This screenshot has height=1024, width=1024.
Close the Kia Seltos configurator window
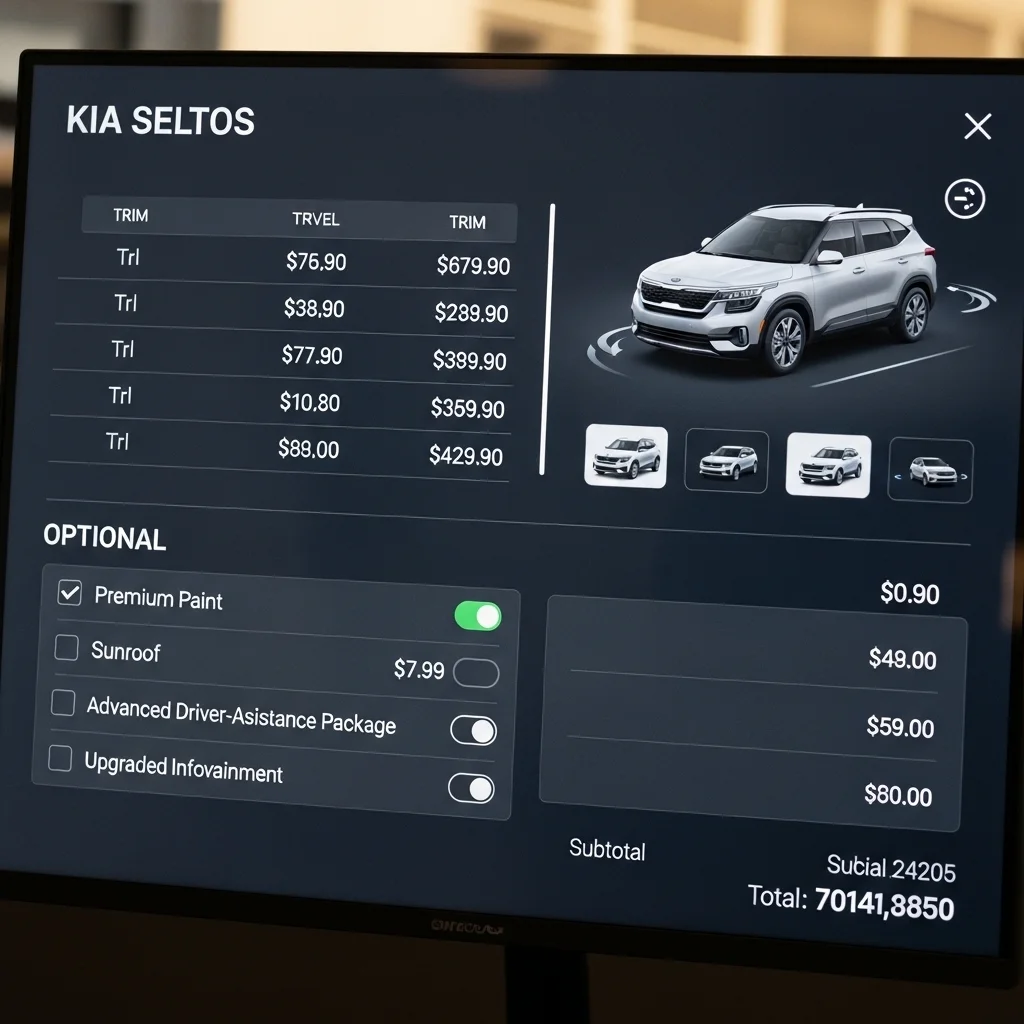[977, 126]
